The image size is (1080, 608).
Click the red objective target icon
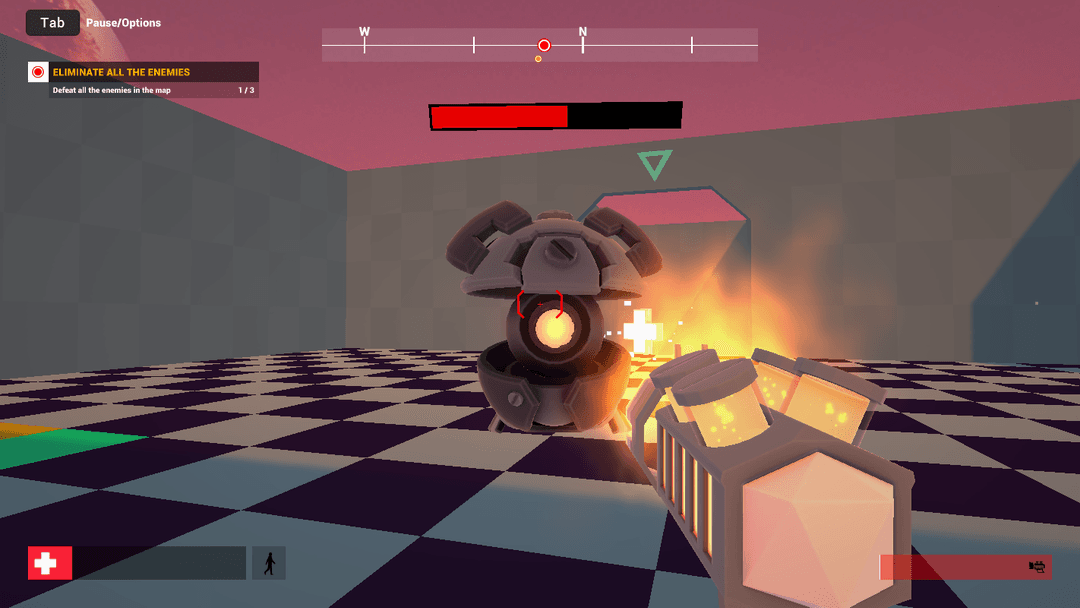click(38, 72)
